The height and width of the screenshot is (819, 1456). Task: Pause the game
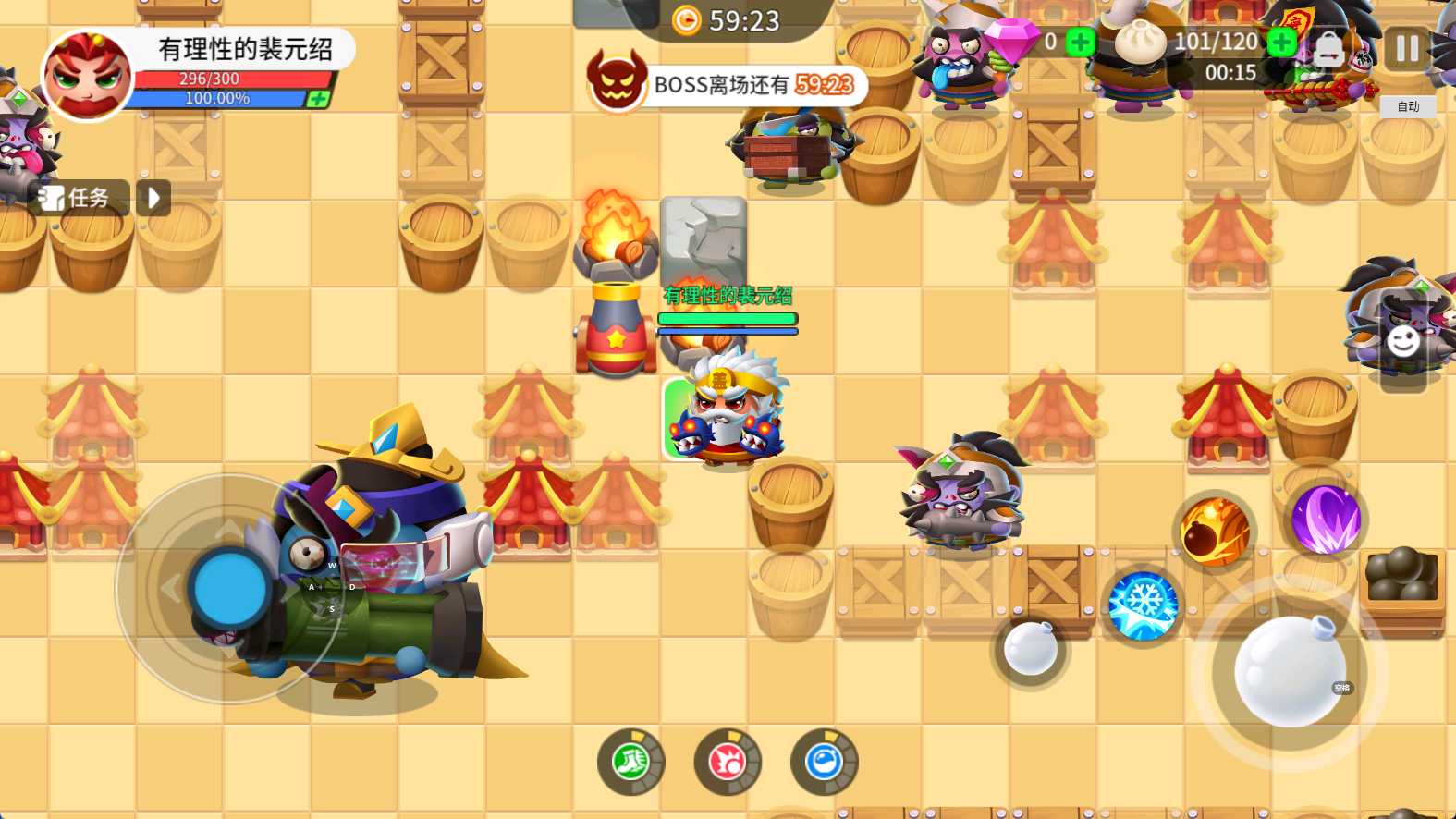pyautogui.click(x=1406, y=48)
